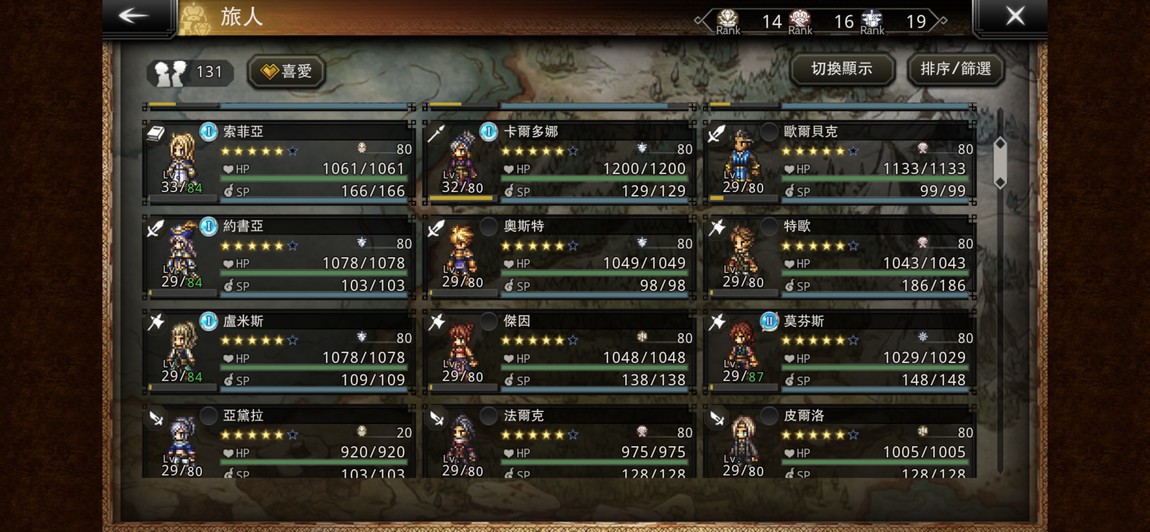Image resolution: width=1150 pixels, height=532 pixels.
Task: Pick the 亞黛拉 traveler entry
Action: [x=278, y=441]
